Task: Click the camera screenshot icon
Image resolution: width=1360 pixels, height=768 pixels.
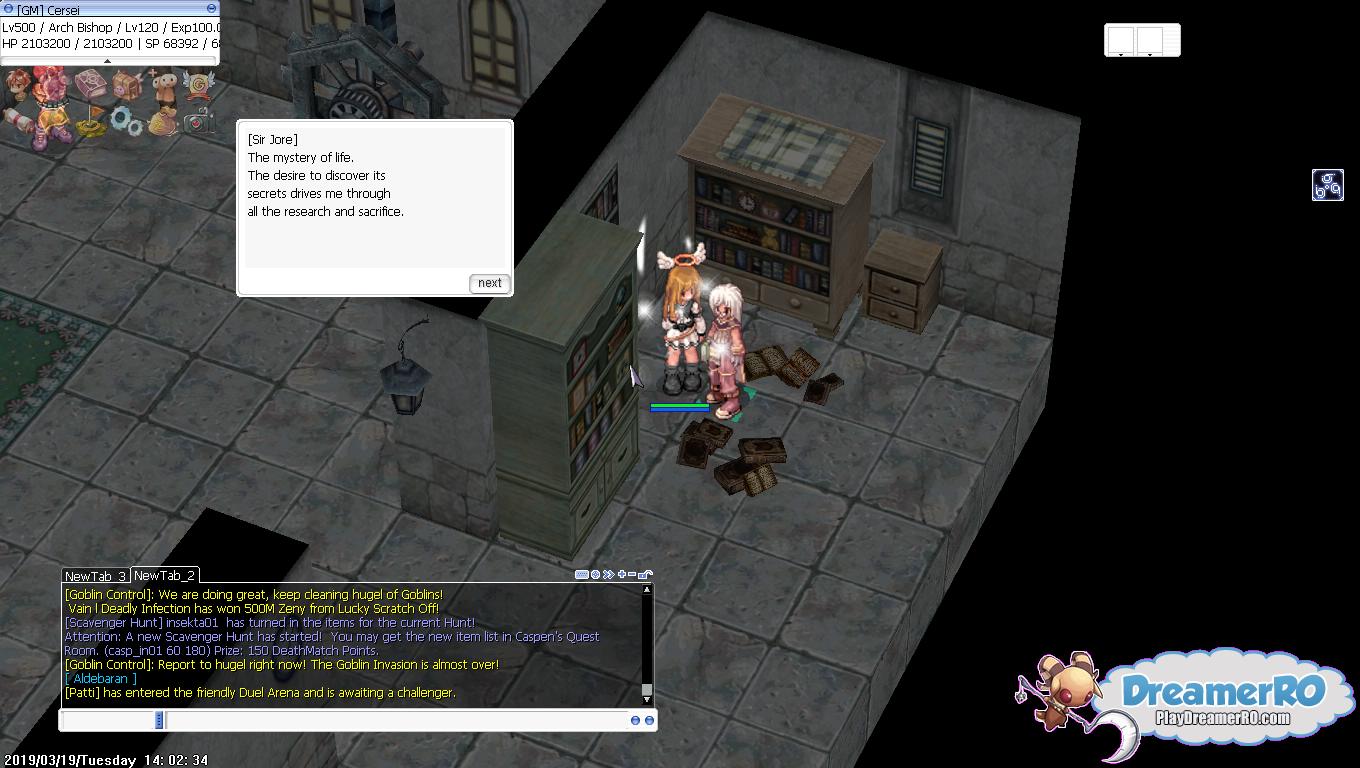Action: click(198, 122)
